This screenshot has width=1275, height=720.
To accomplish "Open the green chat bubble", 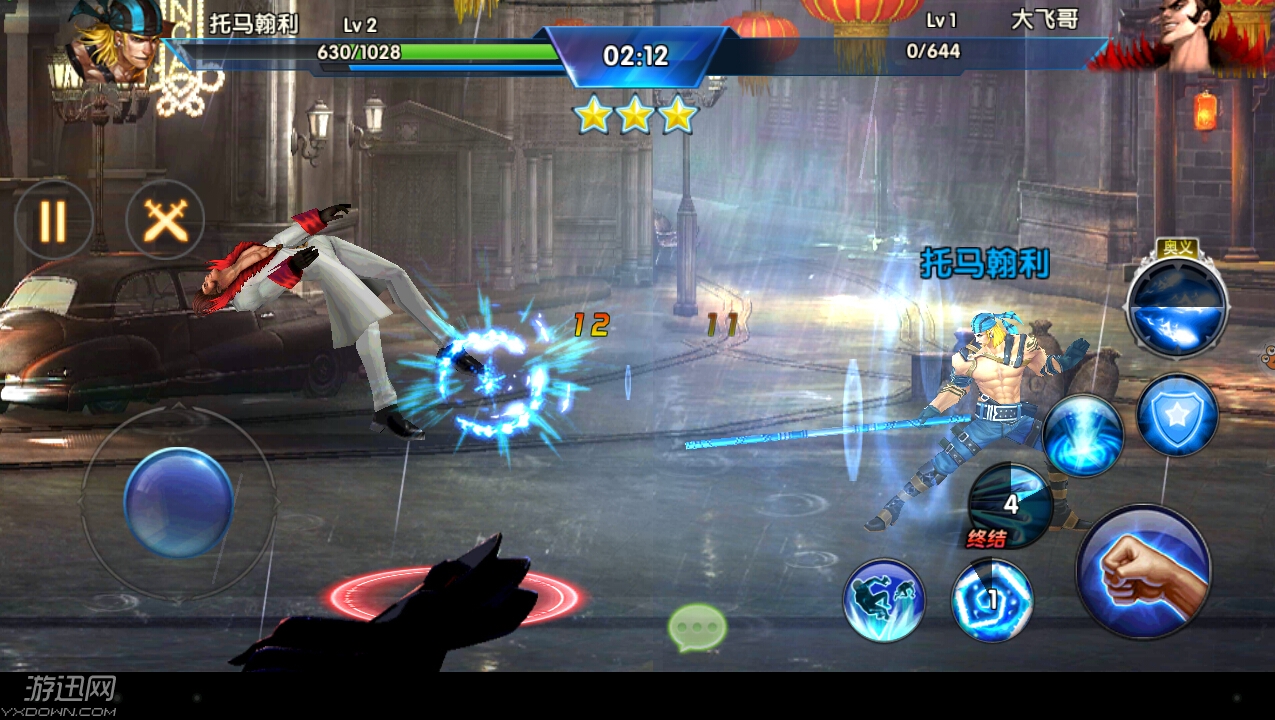I will click(697, 628).
